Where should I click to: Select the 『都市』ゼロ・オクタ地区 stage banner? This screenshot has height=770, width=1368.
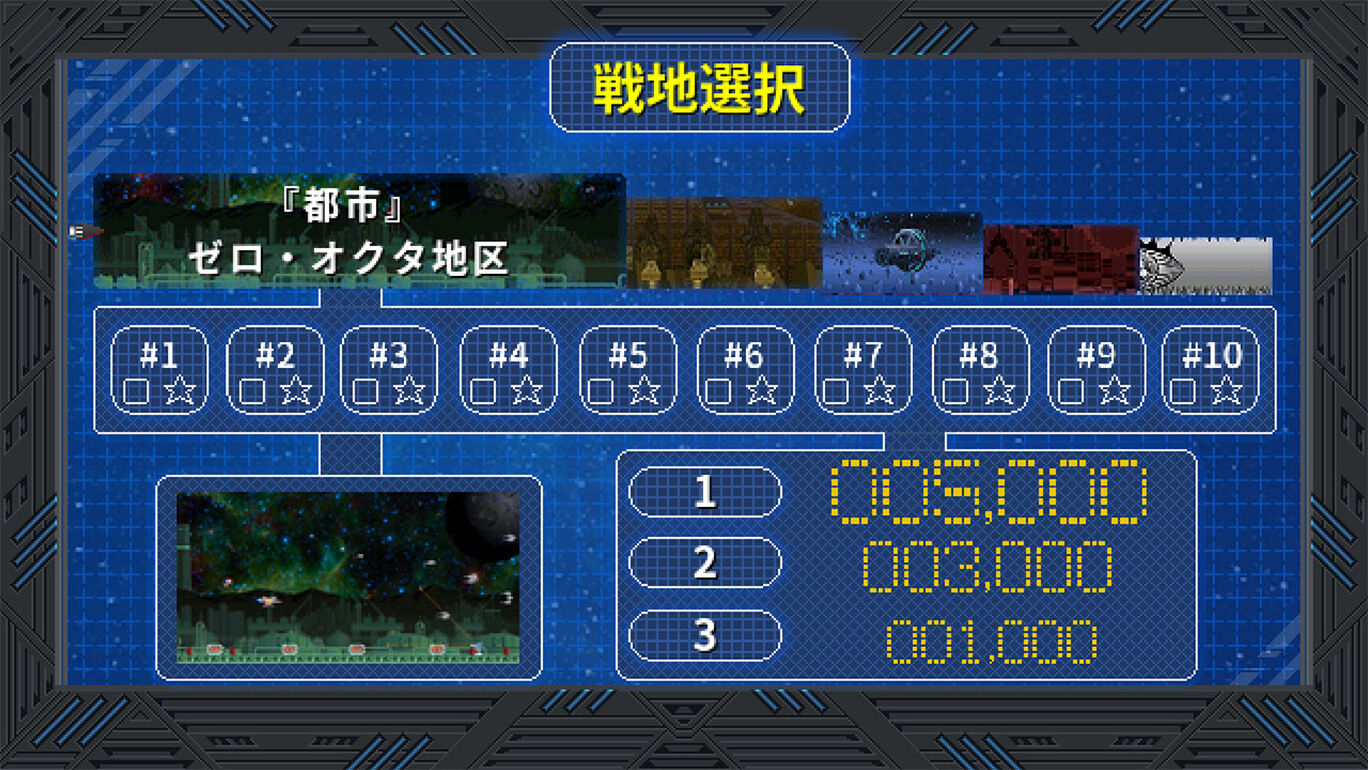pos(360,230)
